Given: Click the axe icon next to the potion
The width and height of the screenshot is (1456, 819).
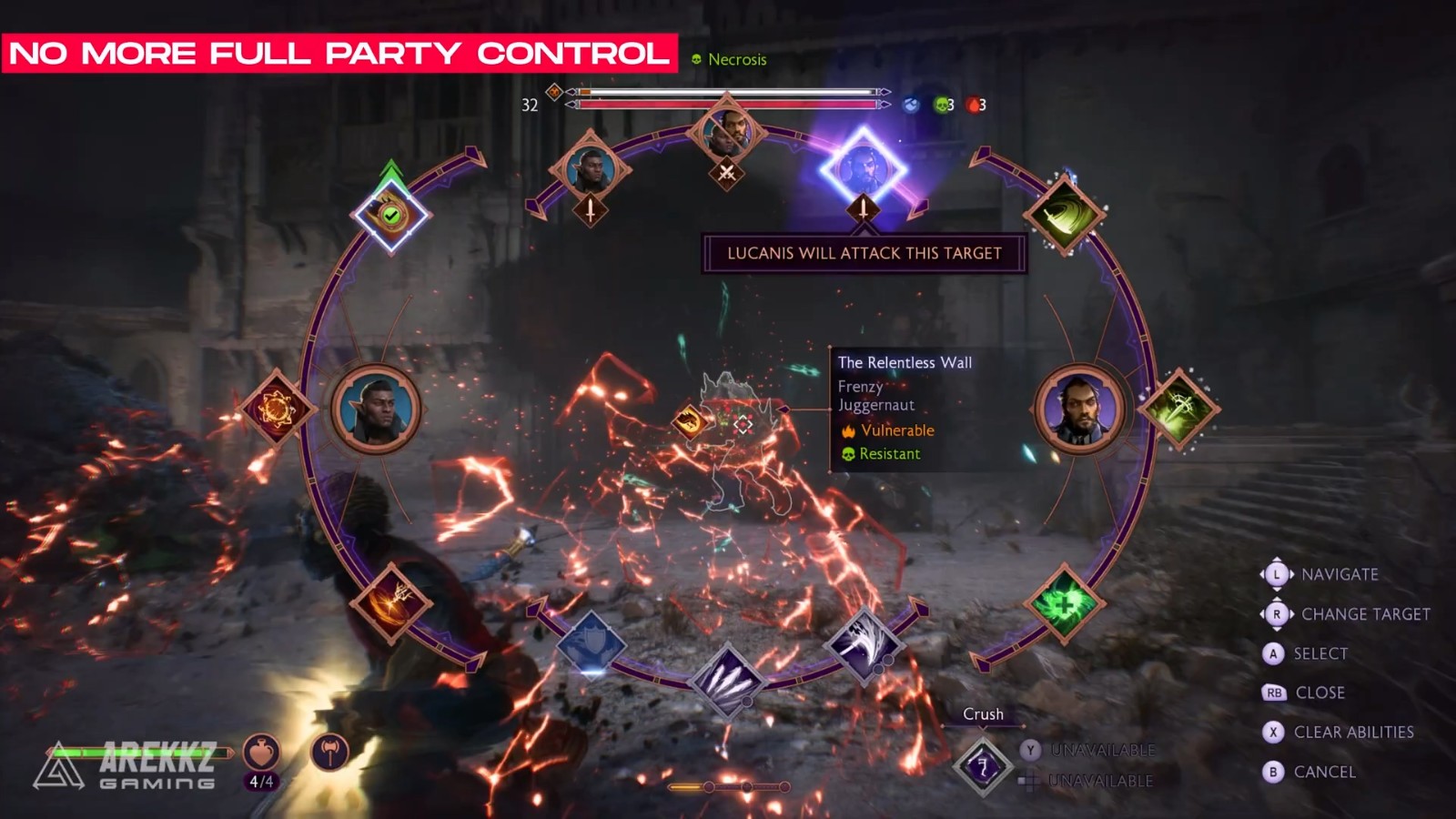Looking at the screenshot, I should [x=329, y=753].
